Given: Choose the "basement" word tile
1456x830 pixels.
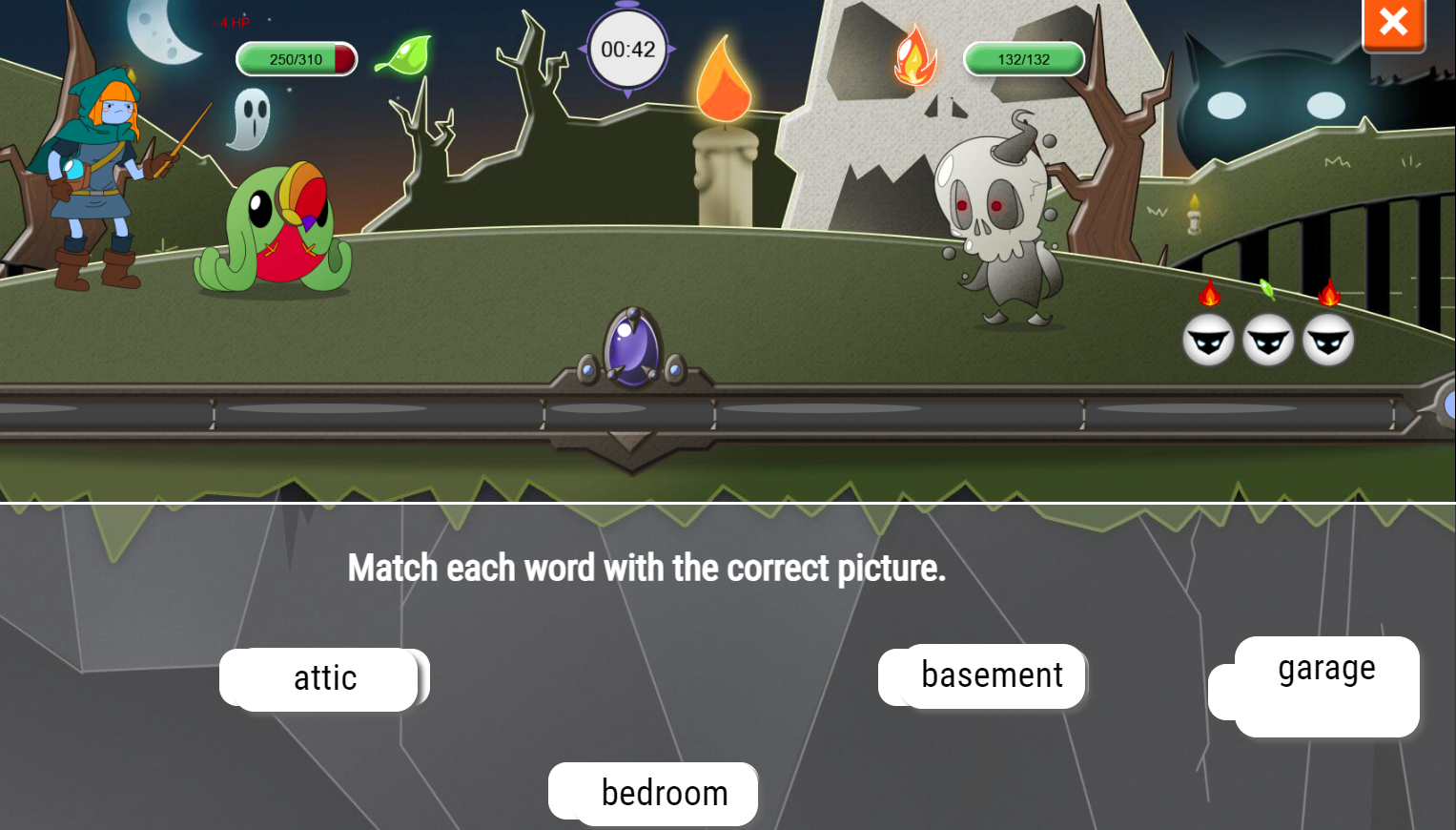Looking at the screenshot, I should point(991,675).
